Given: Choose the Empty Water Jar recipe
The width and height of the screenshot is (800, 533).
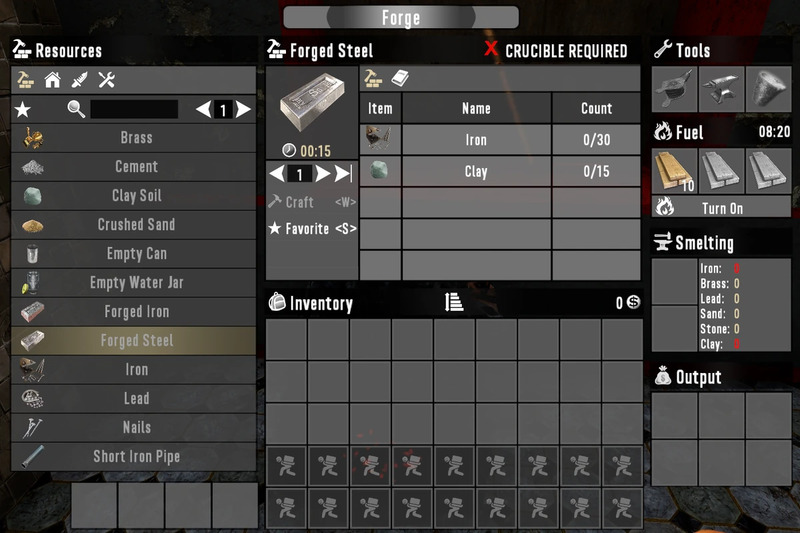Looking at the screenshot, I should click(135, 283).
